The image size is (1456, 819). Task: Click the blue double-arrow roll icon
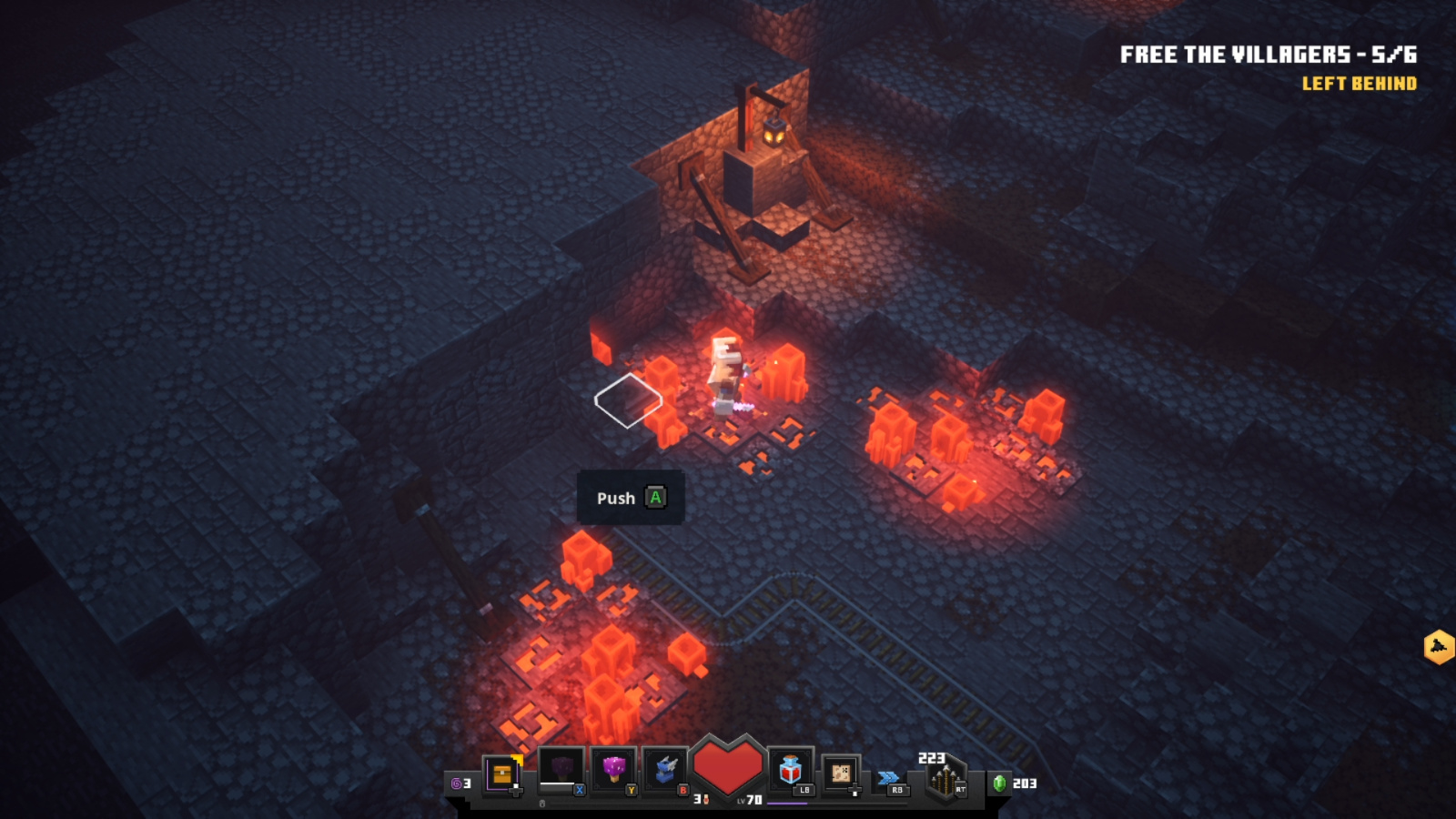tap(887, 775)
